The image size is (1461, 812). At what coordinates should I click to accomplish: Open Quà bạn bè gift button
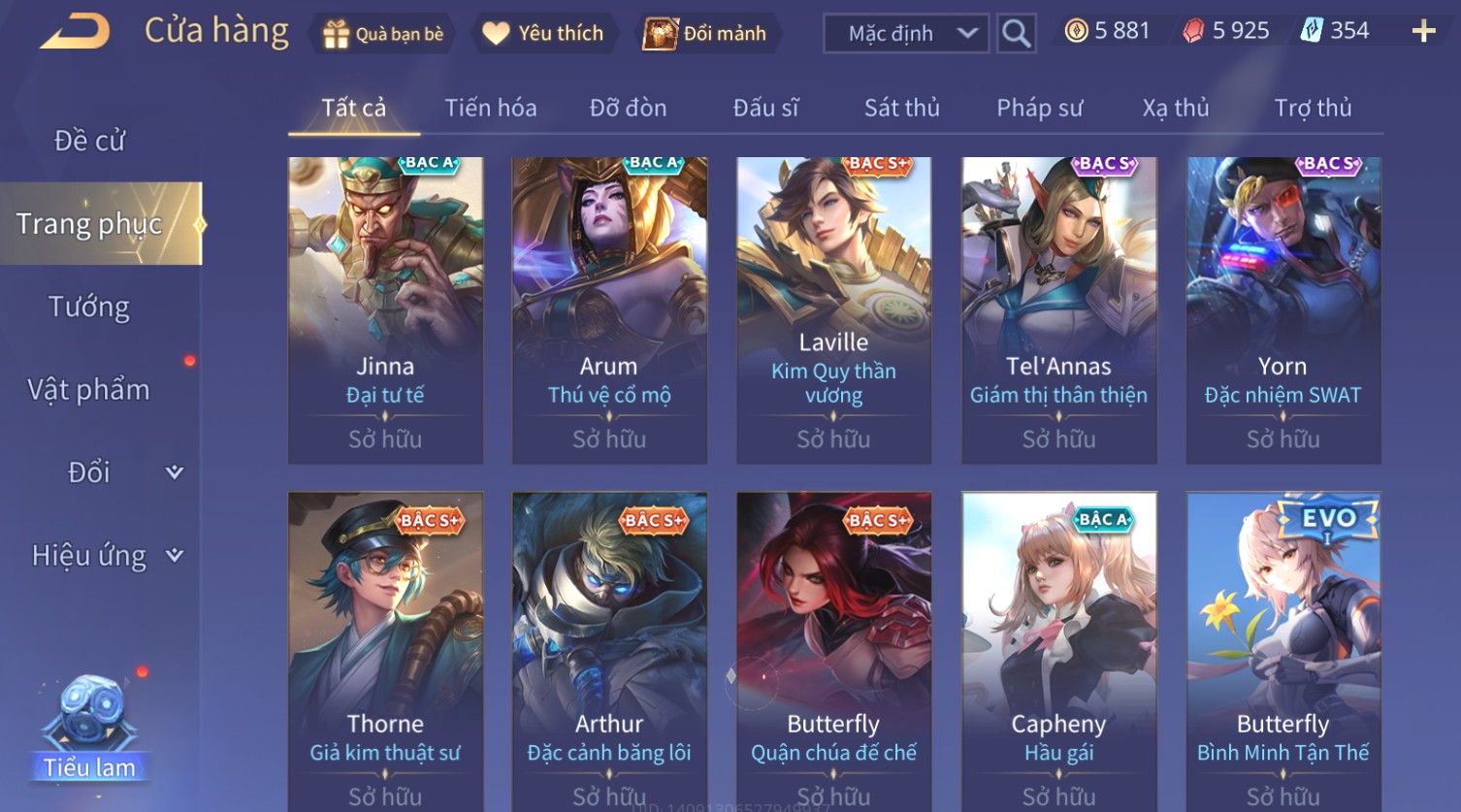click(382, 34)
